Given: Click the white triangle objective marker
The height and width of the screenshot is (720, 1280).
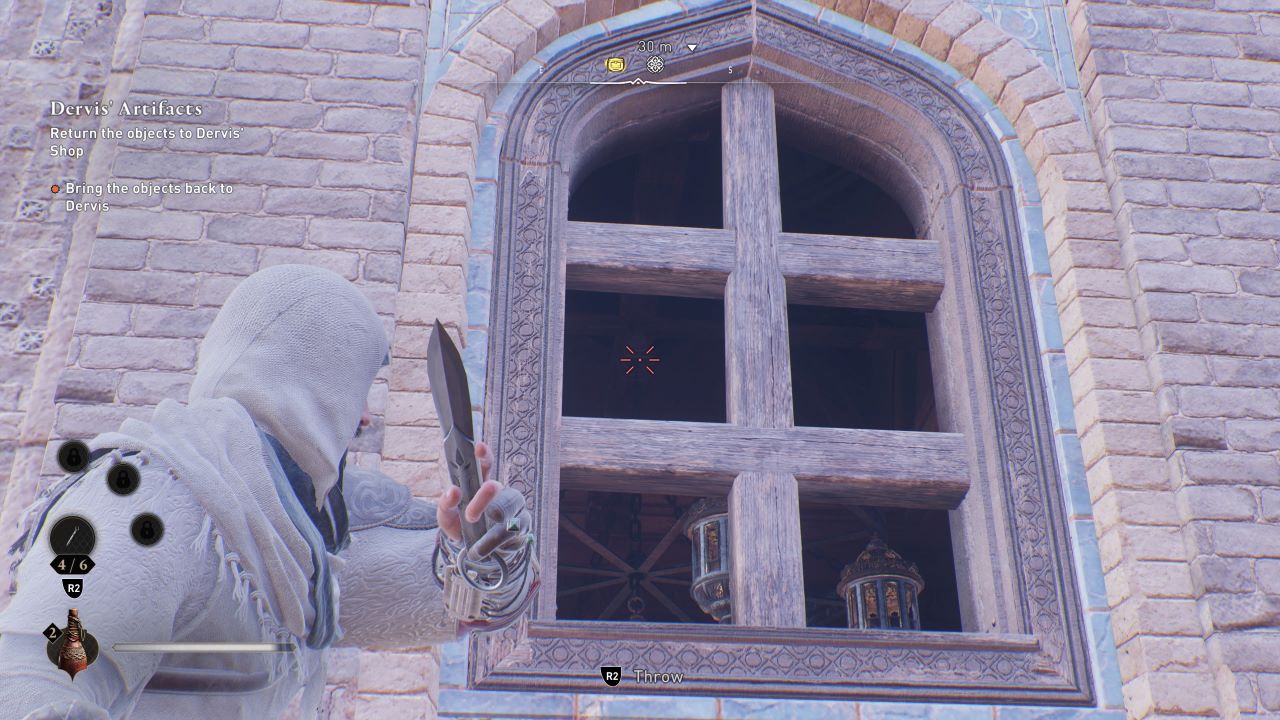Looking at the screenshot, I should [691, 47].
